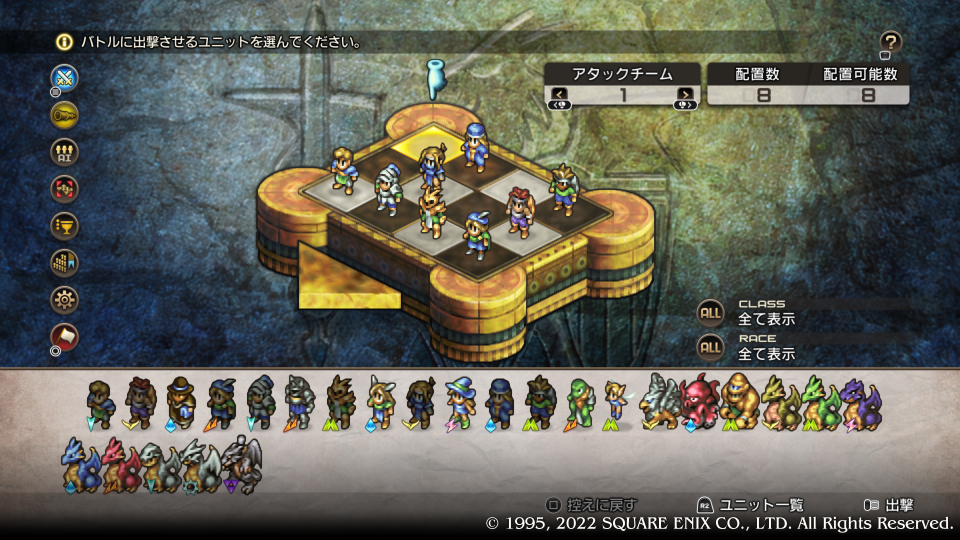960x540 pixels.
Task: Switch to next attack team with right arrow
Action: pos(685,95)
